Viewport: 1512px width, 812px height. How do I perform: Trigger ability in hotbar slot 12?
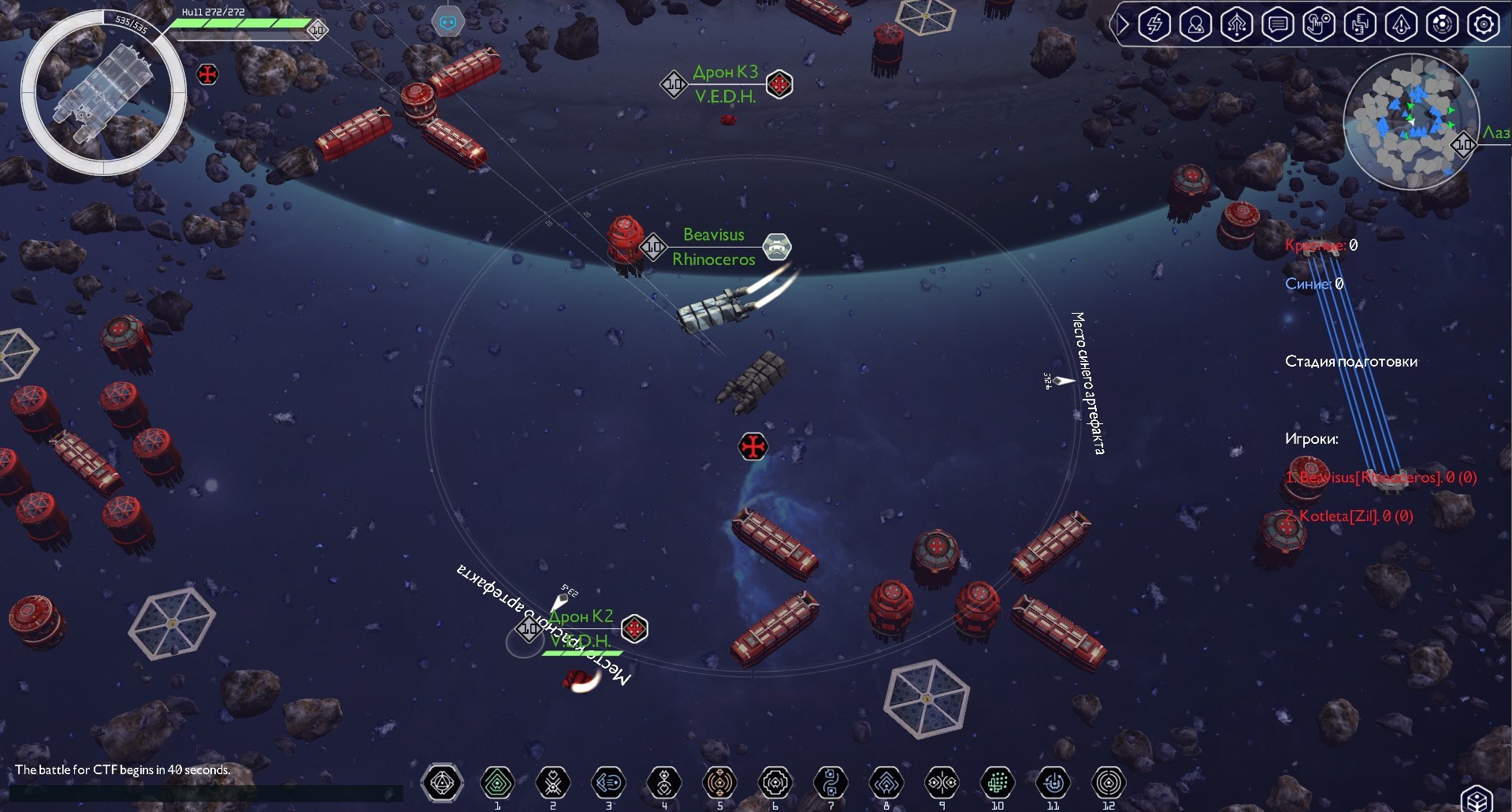tap(1109, 783)
